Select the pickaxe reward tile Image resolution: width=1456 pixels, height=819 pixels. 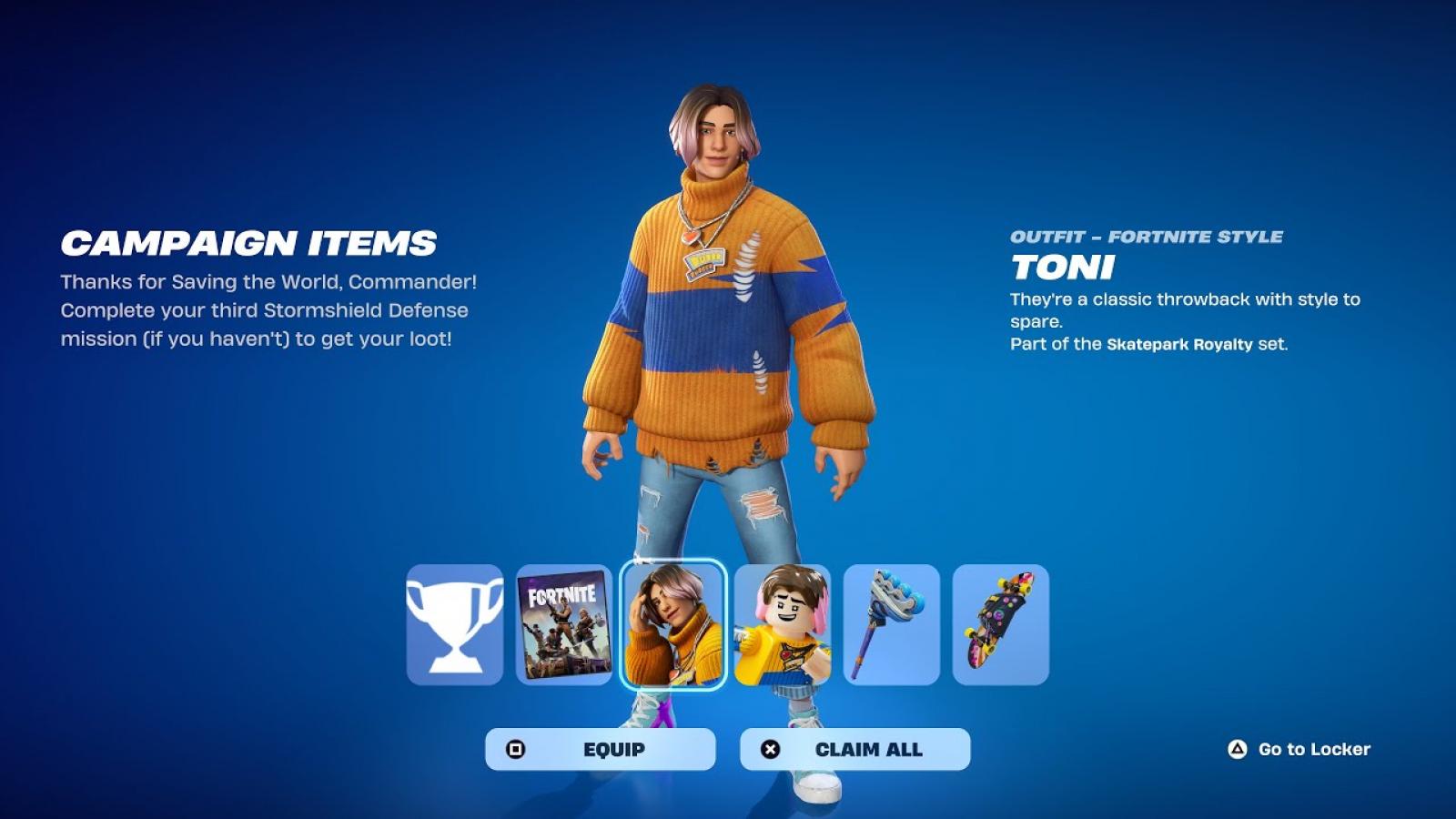[x=892, y=624]
